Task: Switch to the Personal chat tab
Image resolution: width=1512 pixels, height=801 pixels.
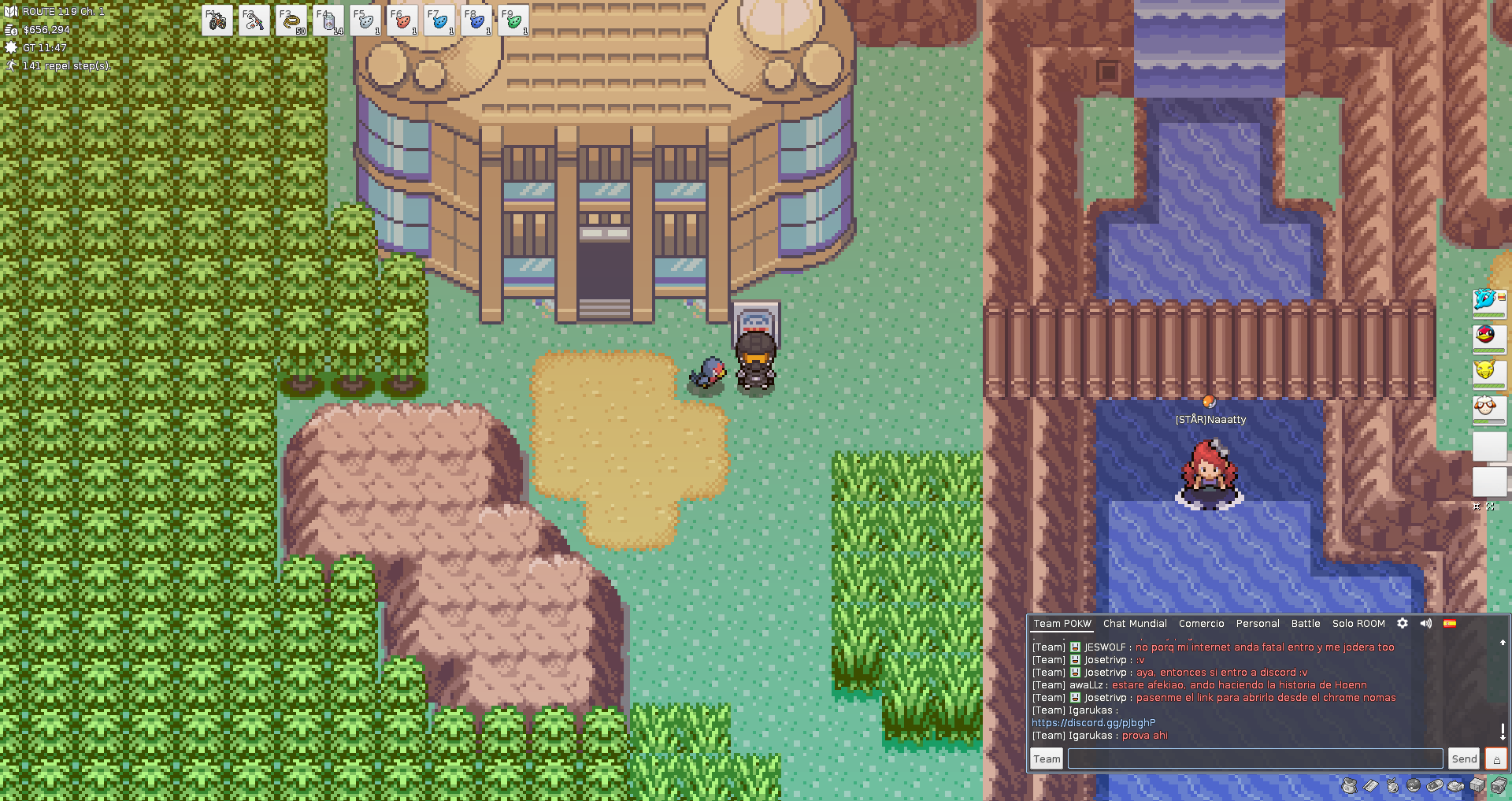Action: (1258, 623)
